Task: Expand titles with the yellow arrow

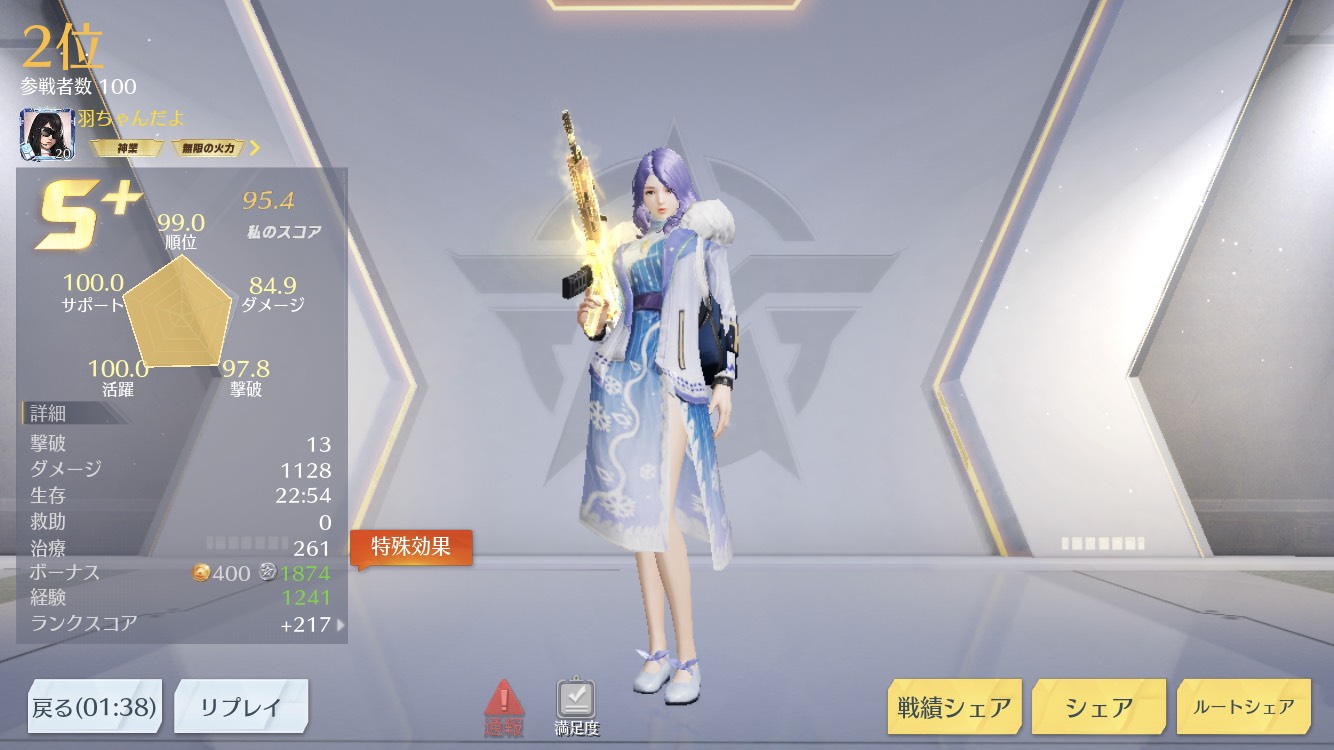Action: (255, 148)
